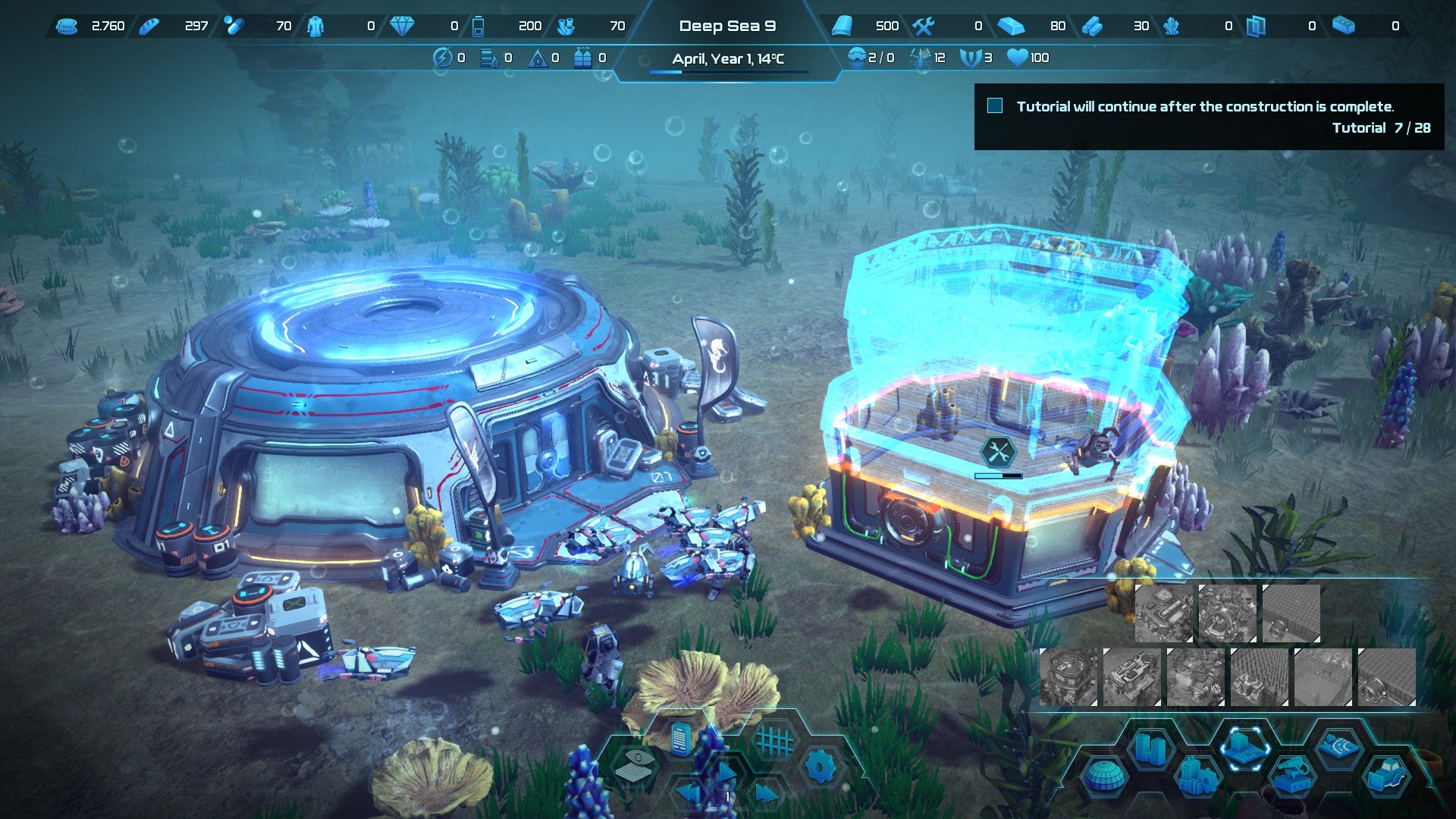Screen dimensions: 1456x819
Task: Click the wrench icon over the construction
Action: (x=998, y=453)
